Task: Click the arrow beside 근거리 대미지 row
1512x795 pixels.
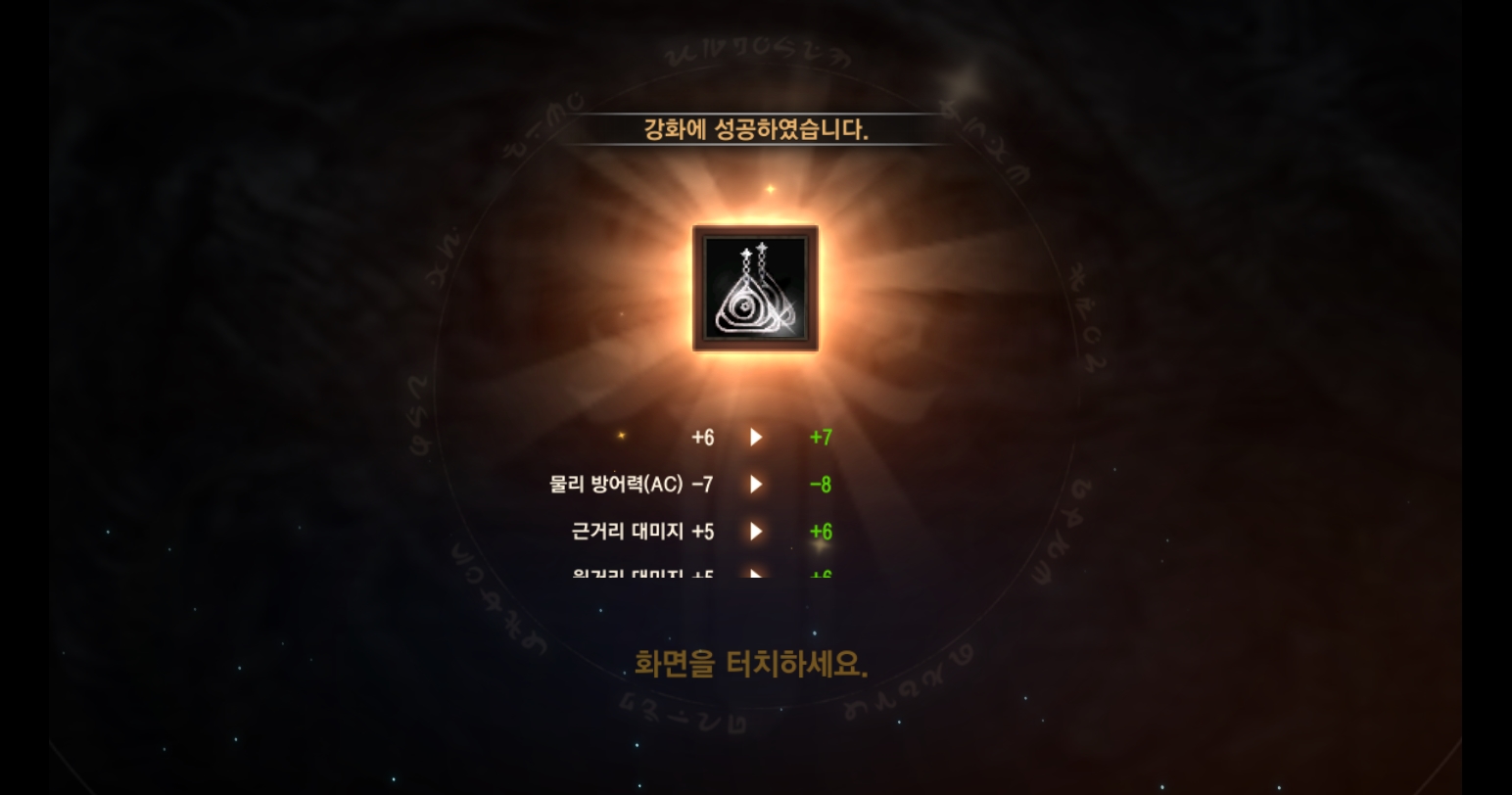Action: 755,532
